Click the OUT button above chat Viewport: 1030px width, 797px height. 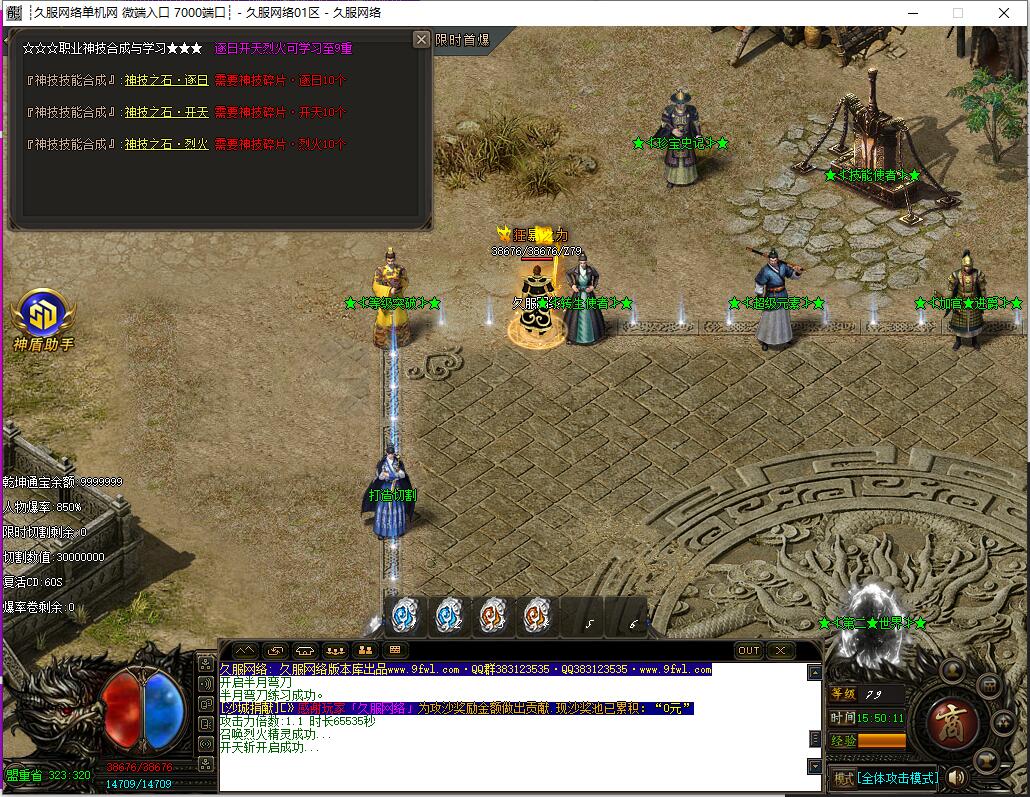[749, 650]
